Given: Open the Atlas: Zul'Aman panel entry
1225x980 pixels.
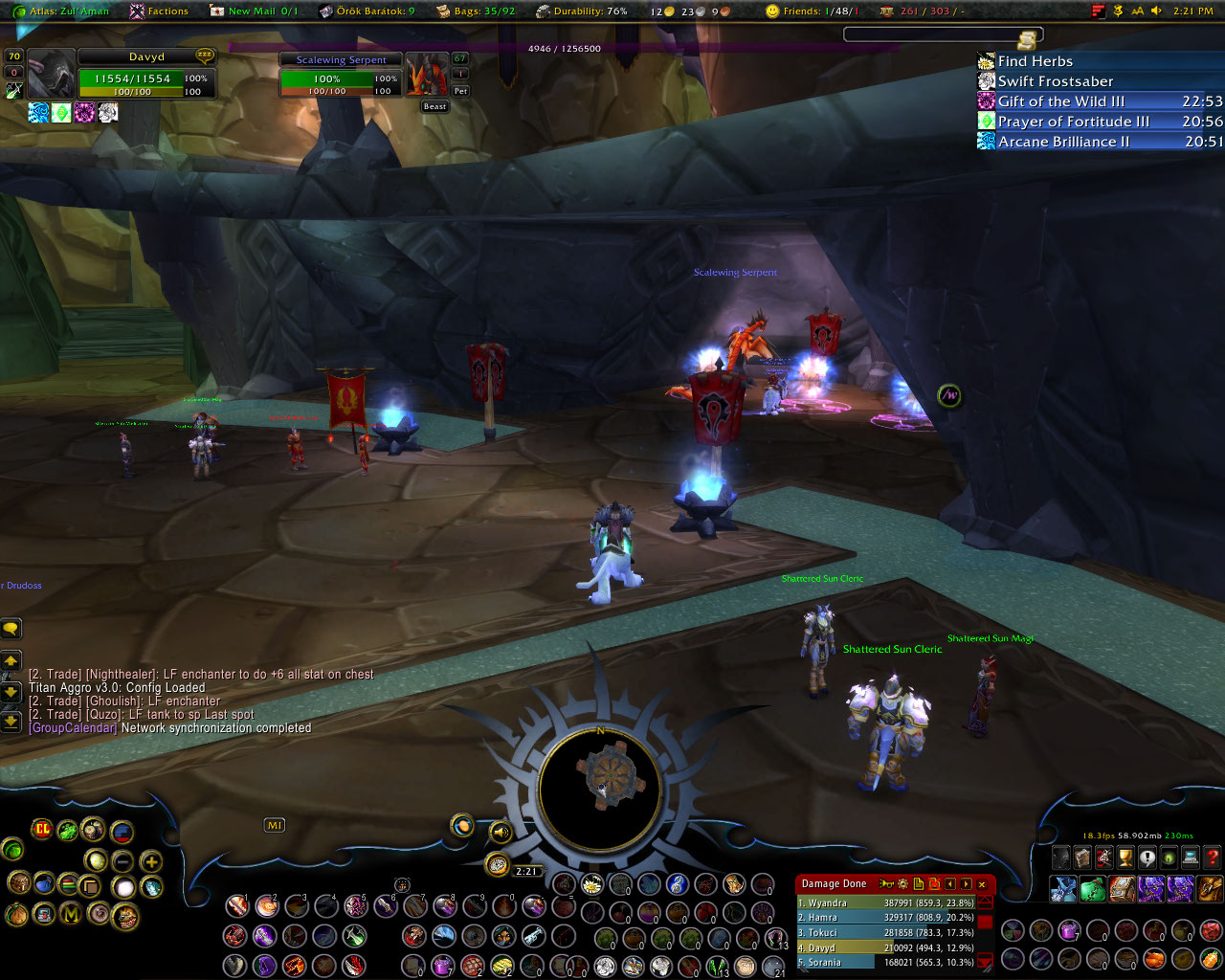Looking at the screenshot, I should [x=62, y=11].
